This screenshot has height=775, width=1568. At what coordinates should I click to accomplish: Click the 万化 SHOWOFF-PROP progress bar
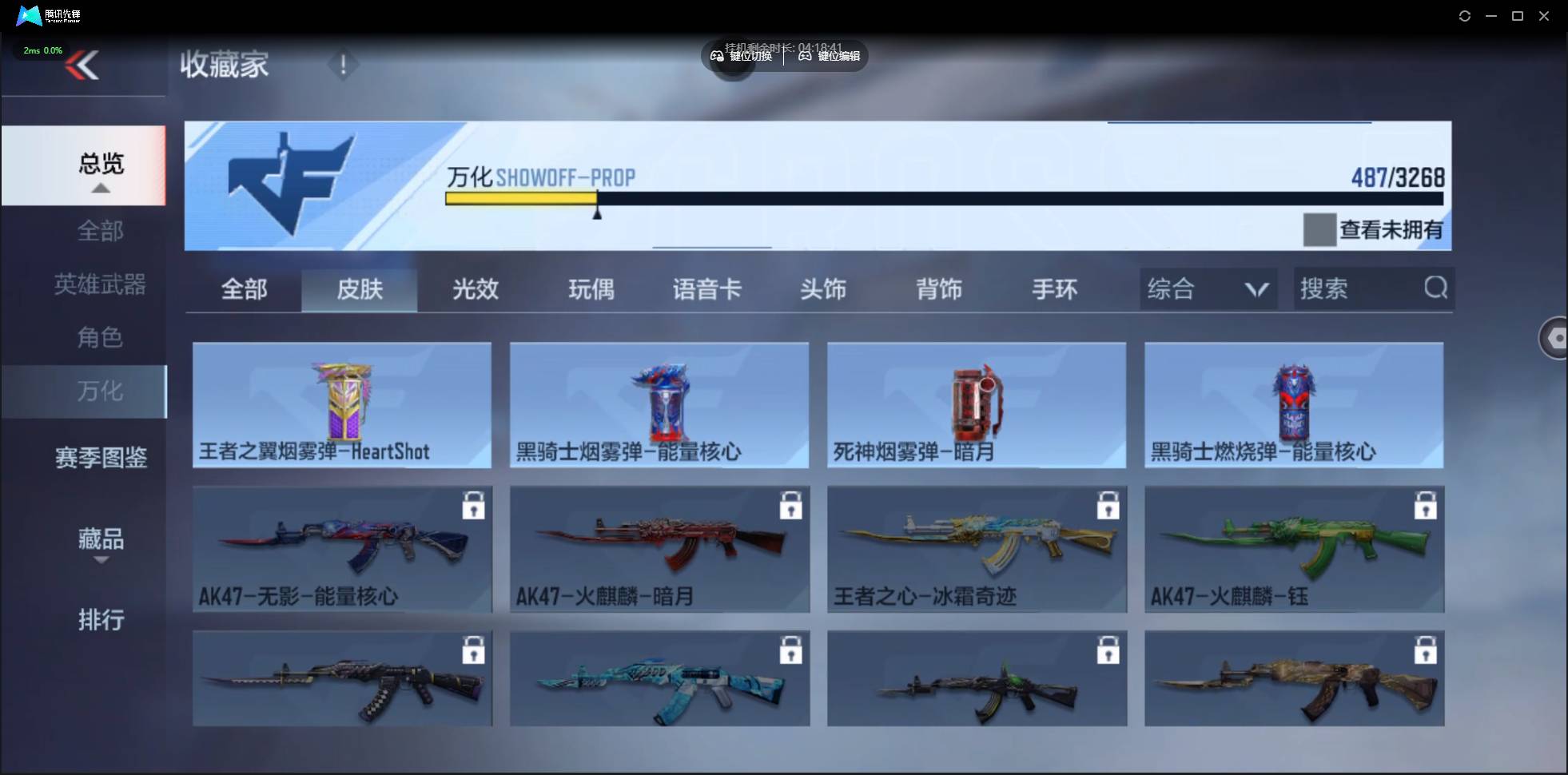(x=943, y=198)
